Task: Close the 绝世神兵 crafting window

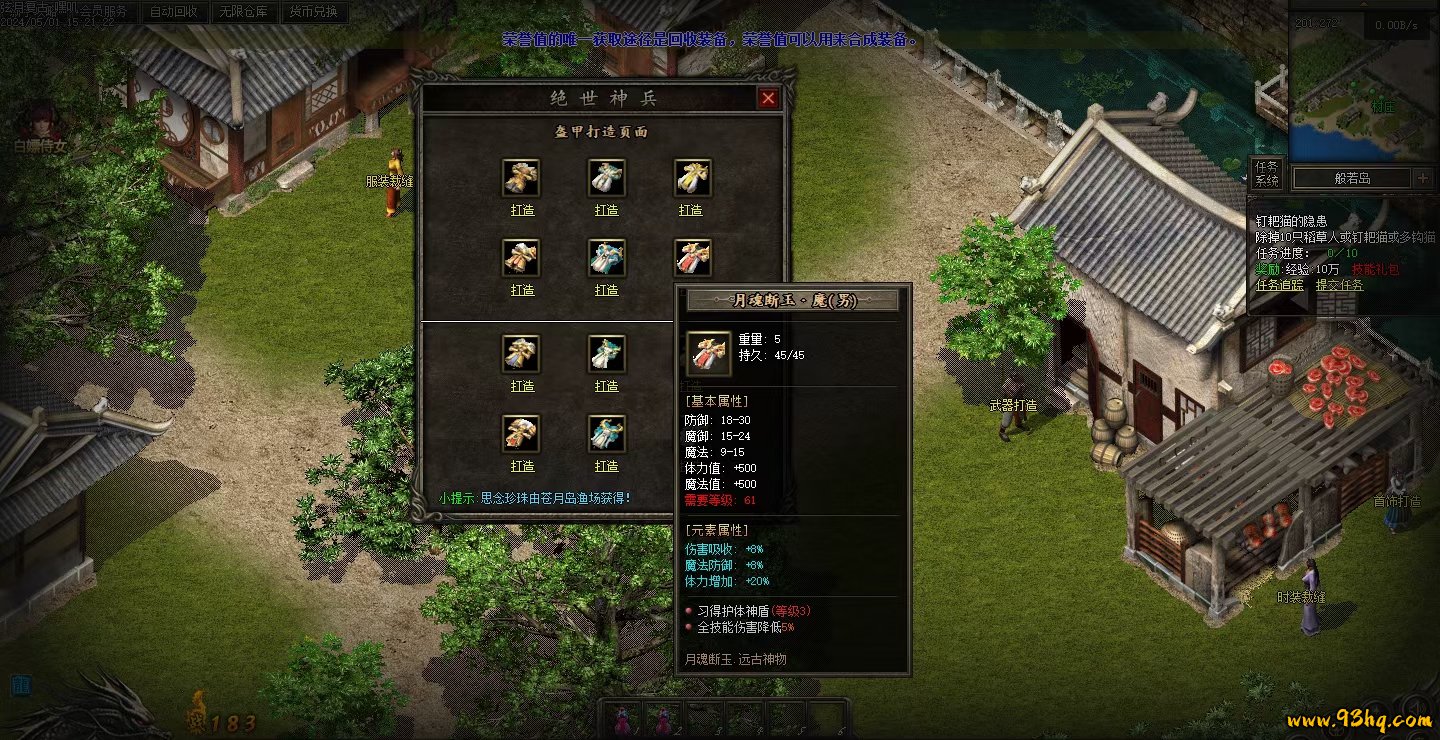Action: (768, 98)
